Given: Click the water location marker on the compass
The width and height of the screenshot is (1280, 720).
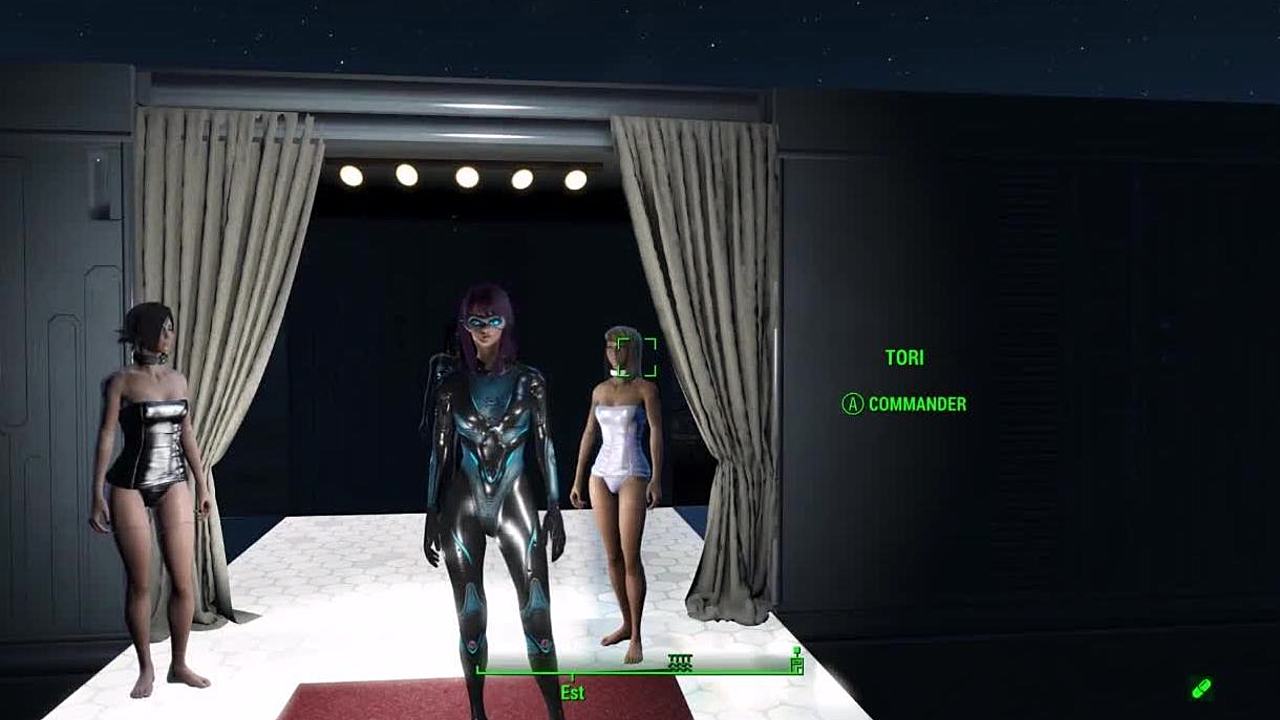Looking at the screenshot, I should click(x=680, y=661).
